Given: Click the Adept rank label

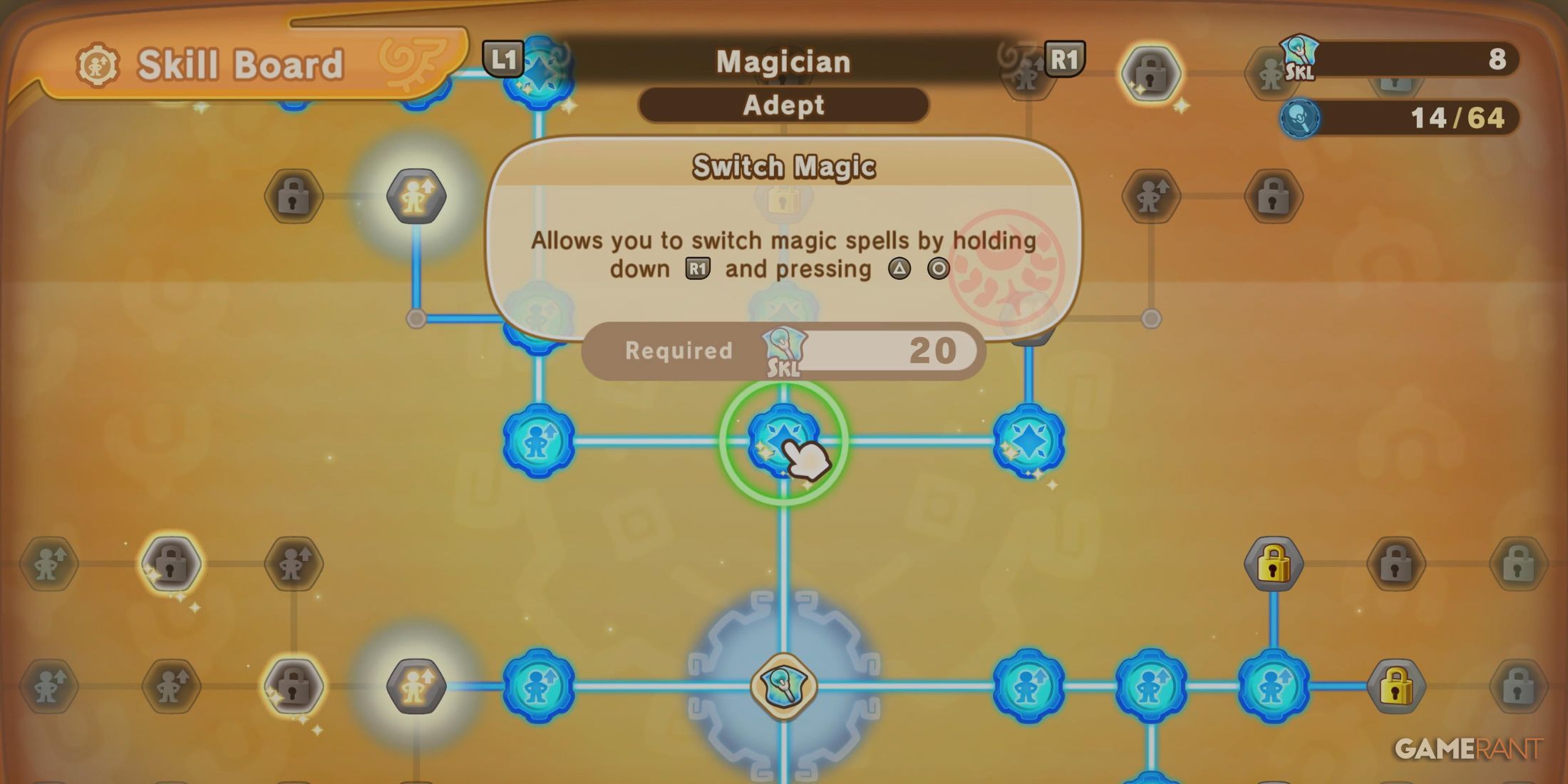Looking at the screenshot, I should click(784, 105).
